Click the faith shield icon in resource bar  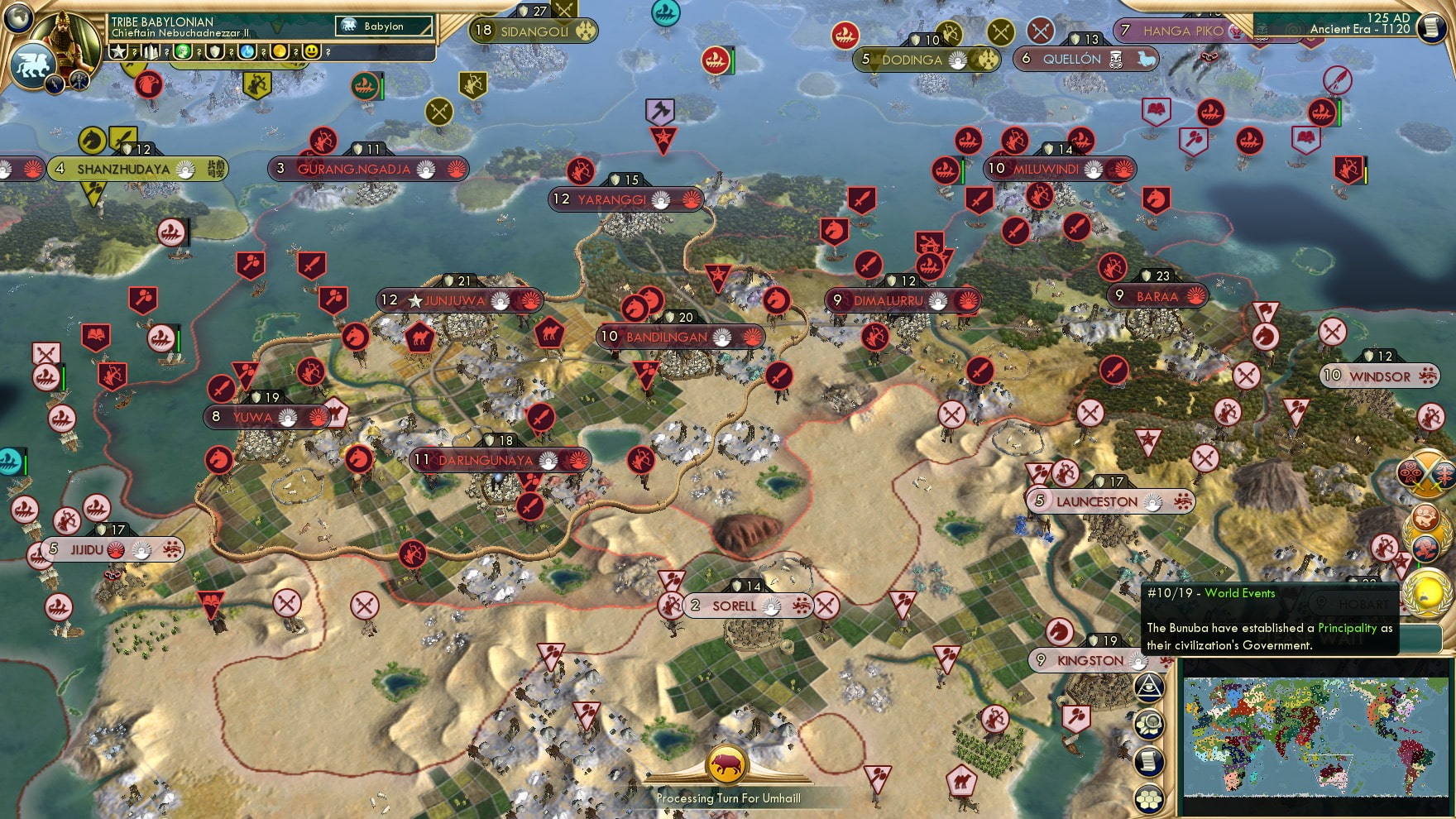(x=216, y=51)
